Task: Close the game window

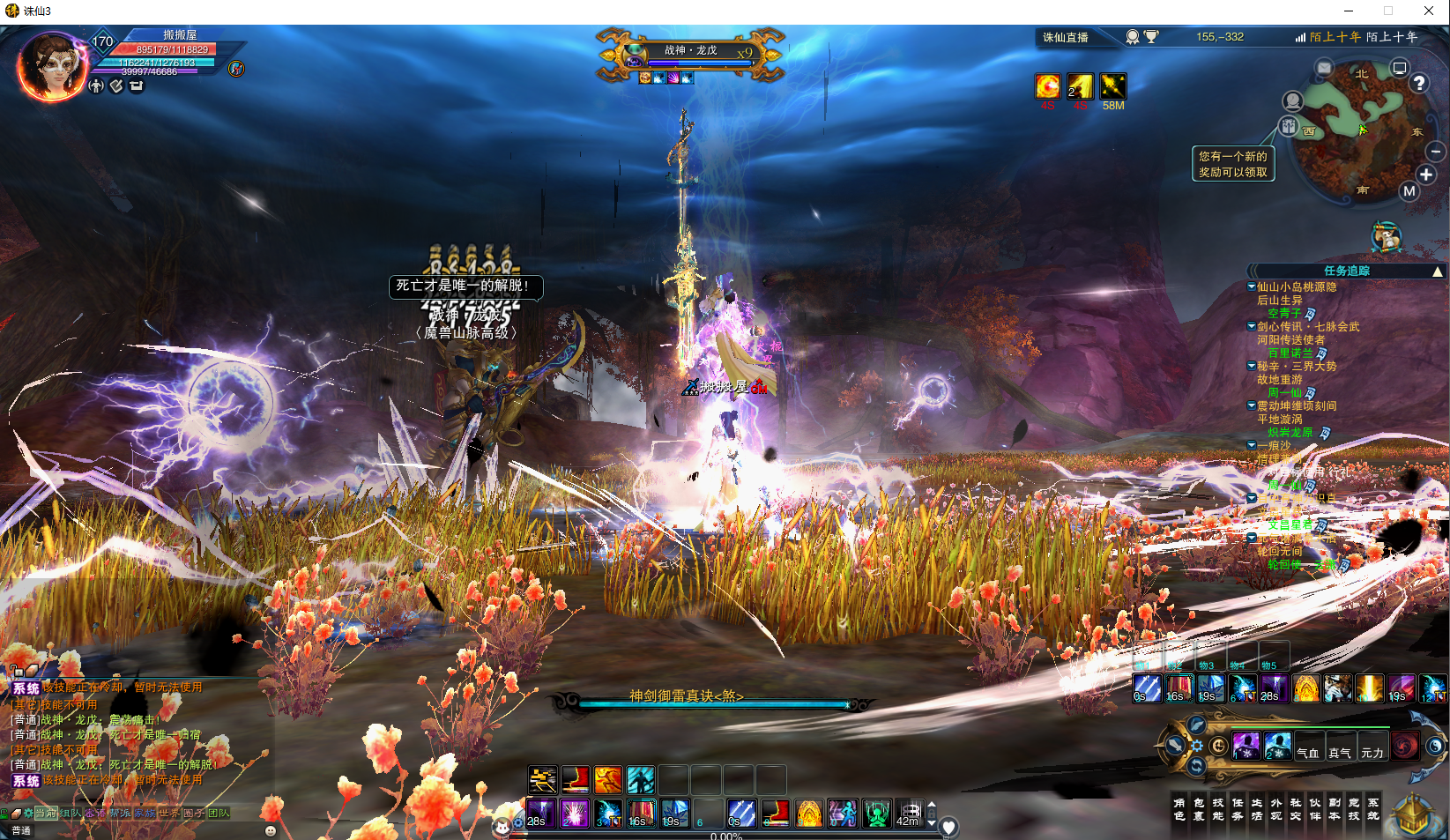Action: 1429,11
